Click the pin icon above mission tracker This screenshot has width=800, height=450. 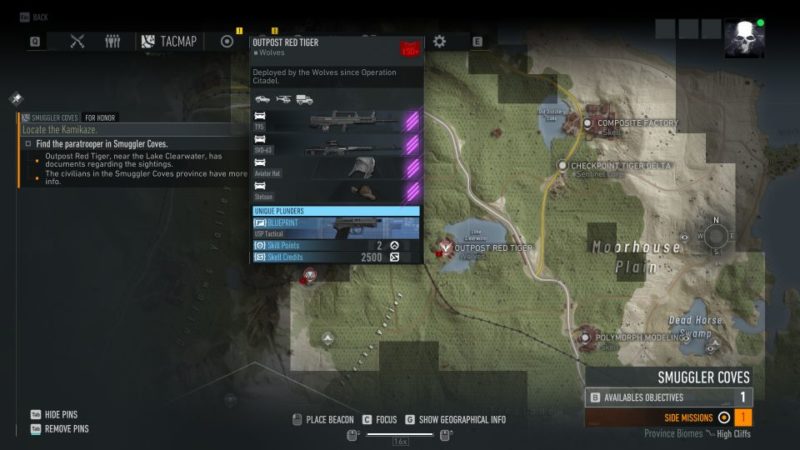point(16,99)
